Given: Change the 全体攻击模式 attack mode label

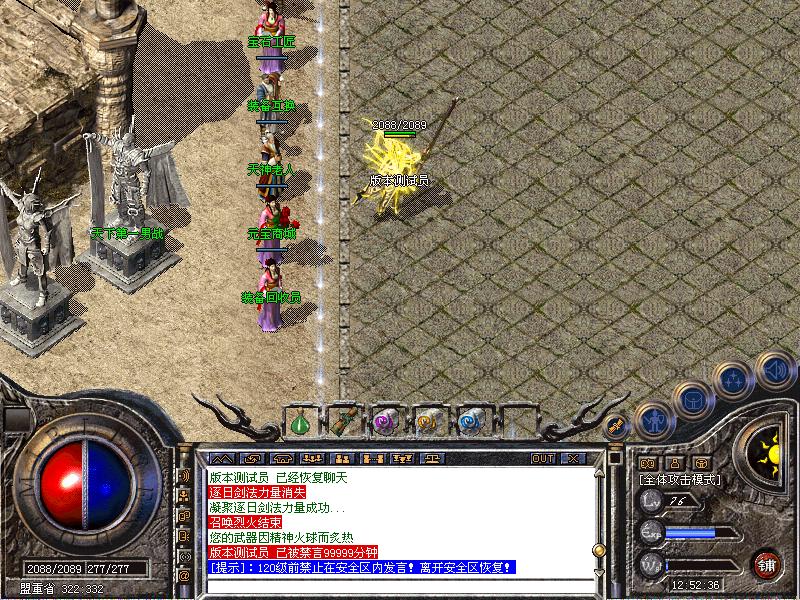Looking at the screenshot, I should (x=680, y=480).
